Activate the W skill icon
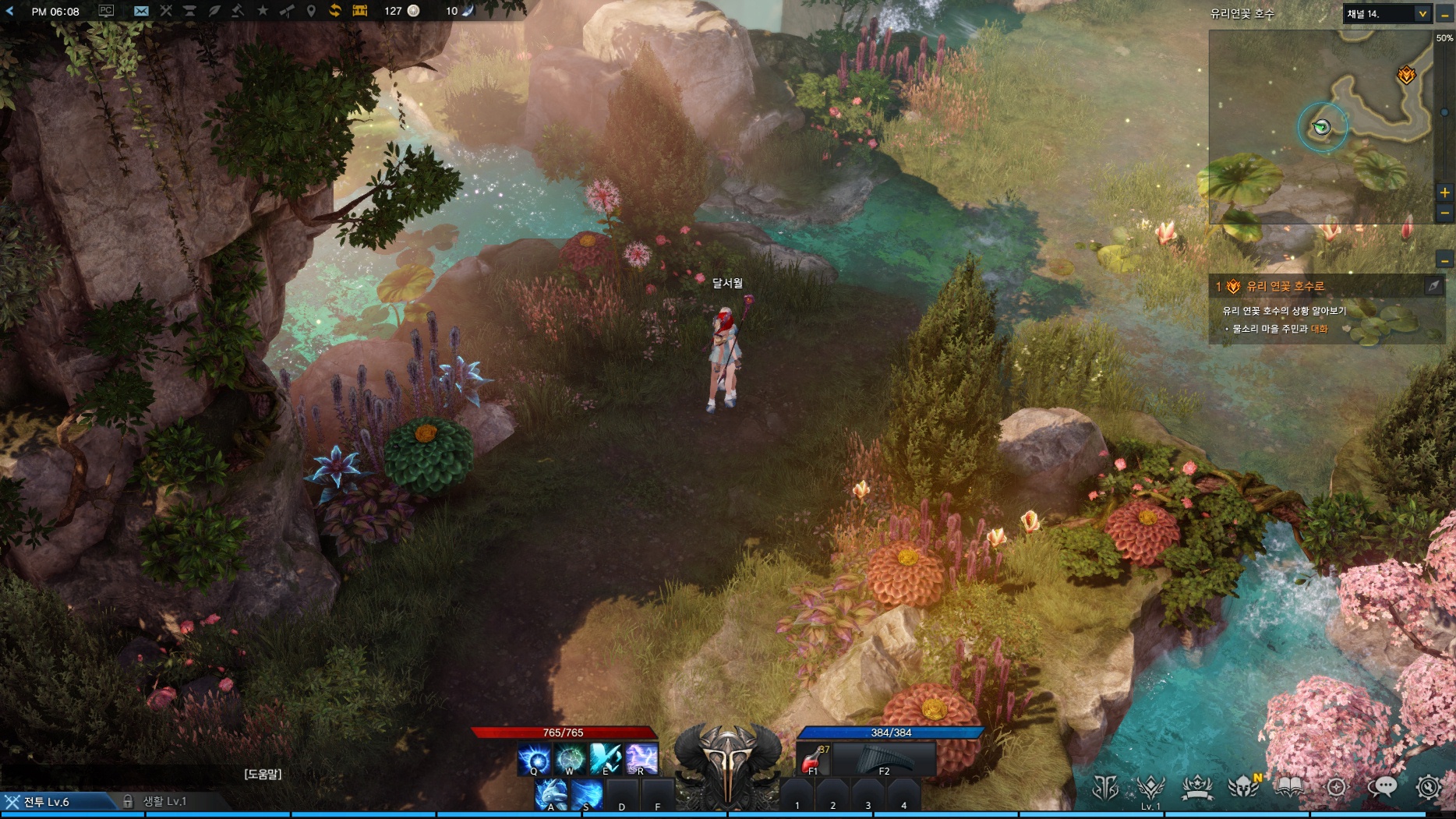The image size is (1456, 819). click(570, 759)
